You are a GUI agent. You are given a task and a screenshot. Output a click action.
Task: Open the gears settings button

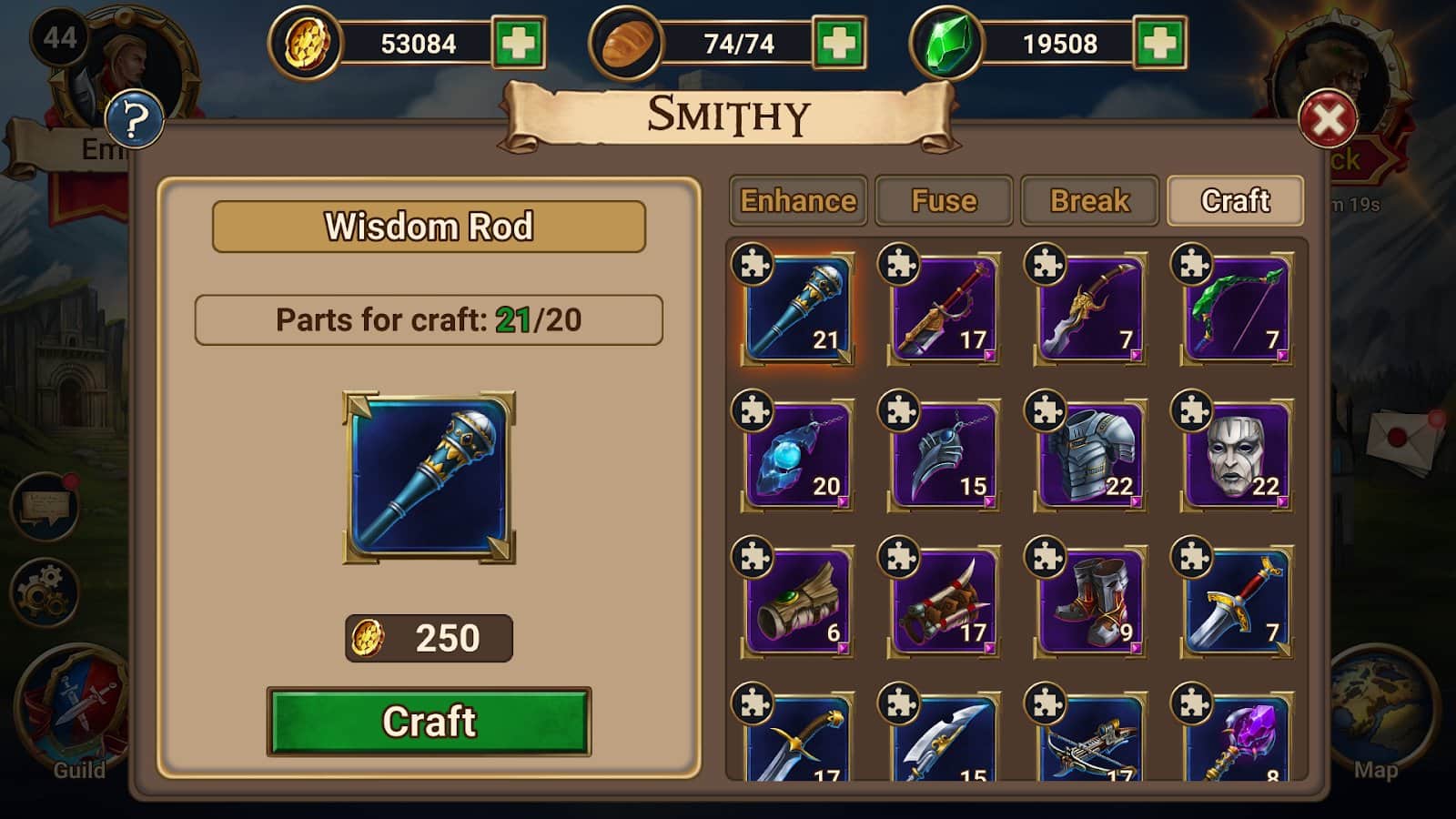pyautogui.click(x=44, y=592)
